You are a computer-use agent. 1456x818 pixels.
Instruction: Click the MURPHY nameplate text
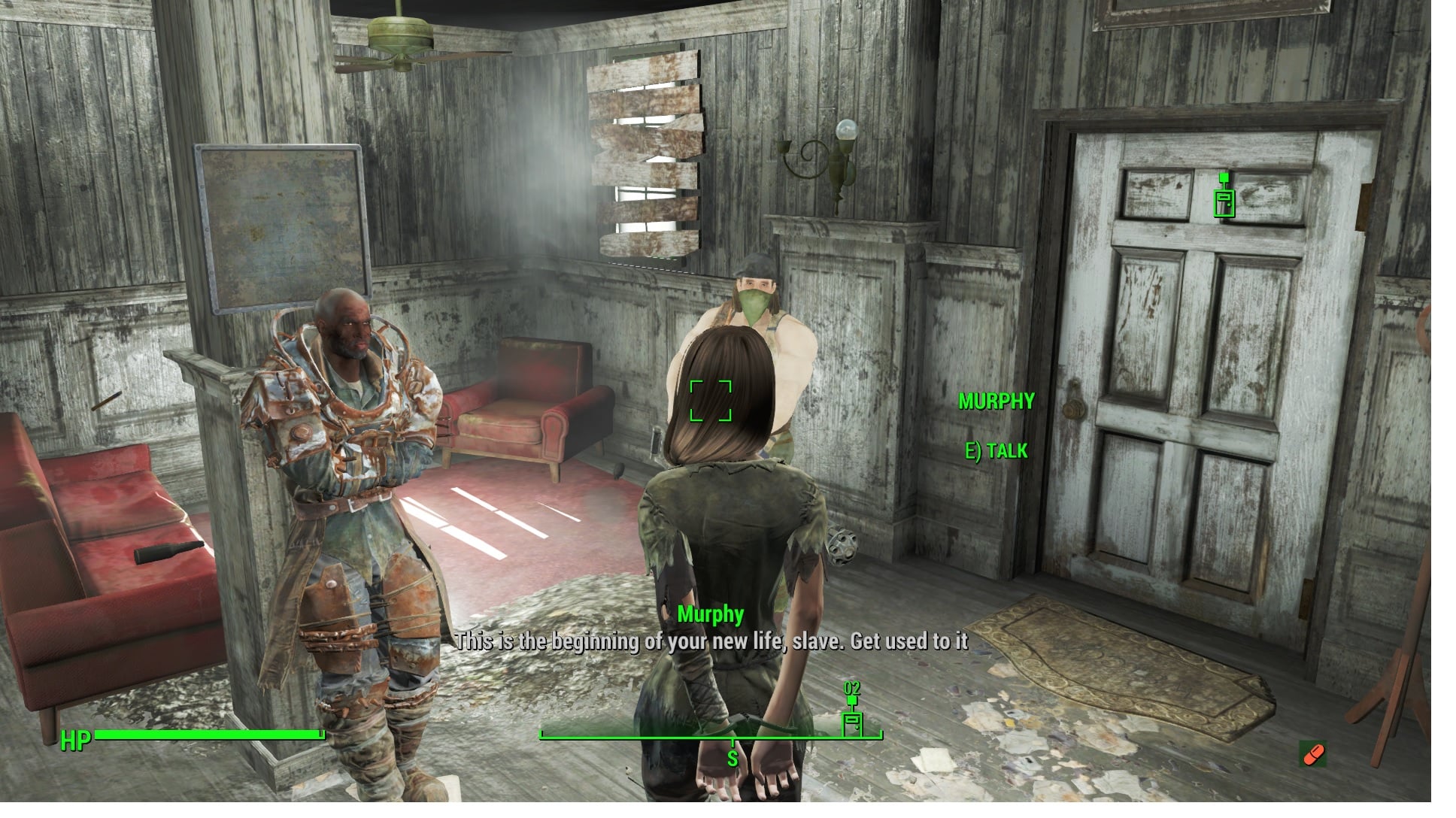(996, 401)
